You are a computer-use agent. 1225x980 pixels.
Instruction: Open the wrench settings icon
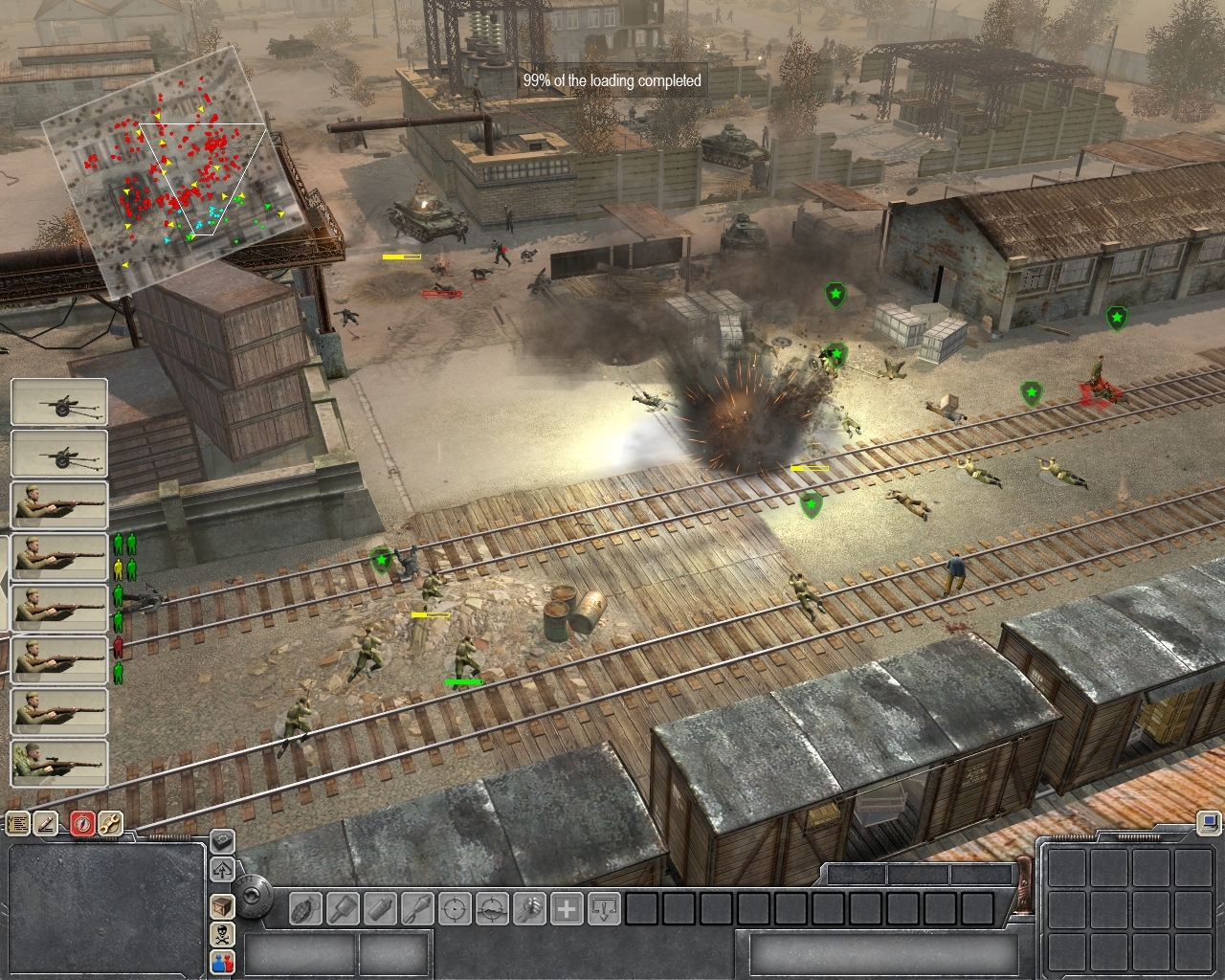click(110, 824)
